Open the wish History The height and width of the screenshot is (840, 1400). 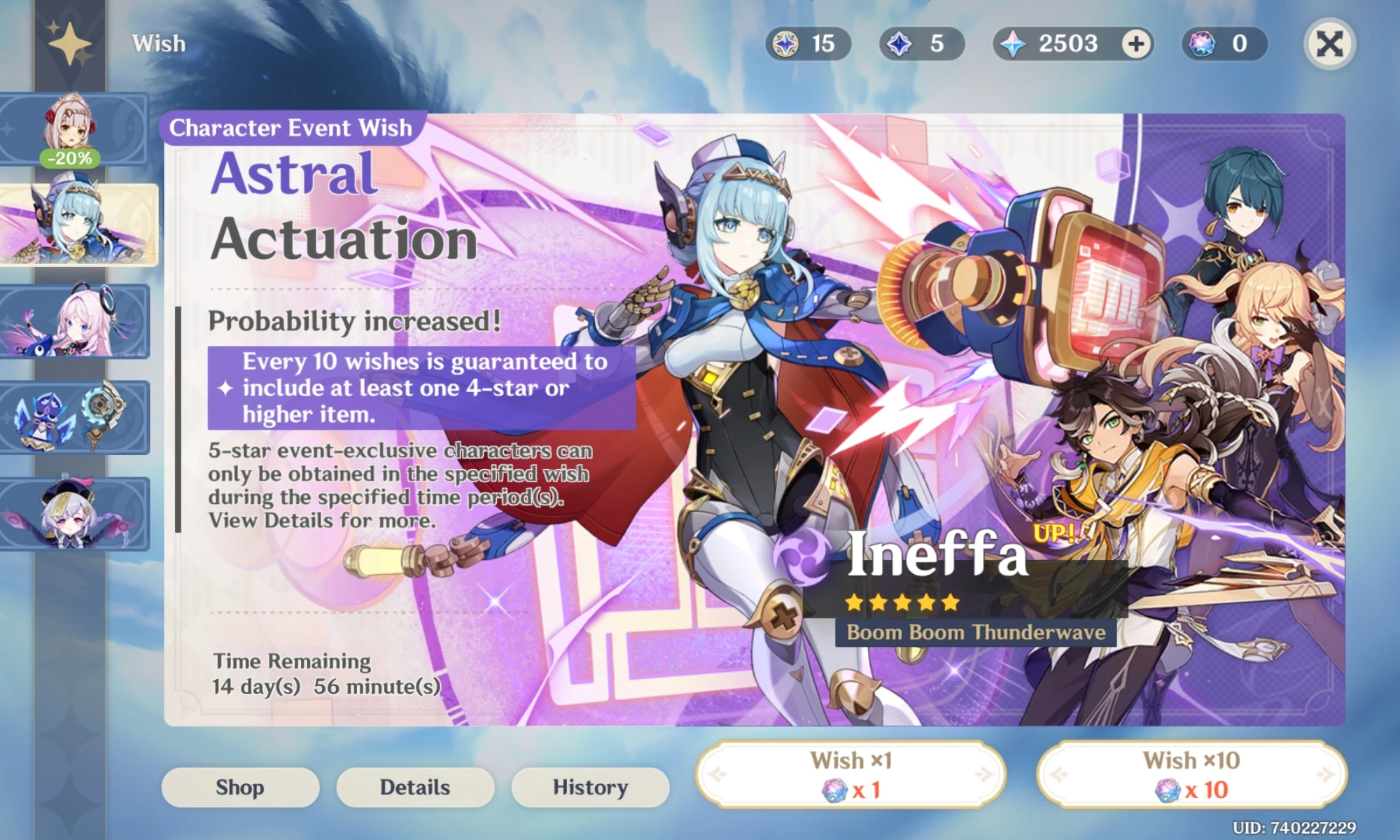pos(589,787)
